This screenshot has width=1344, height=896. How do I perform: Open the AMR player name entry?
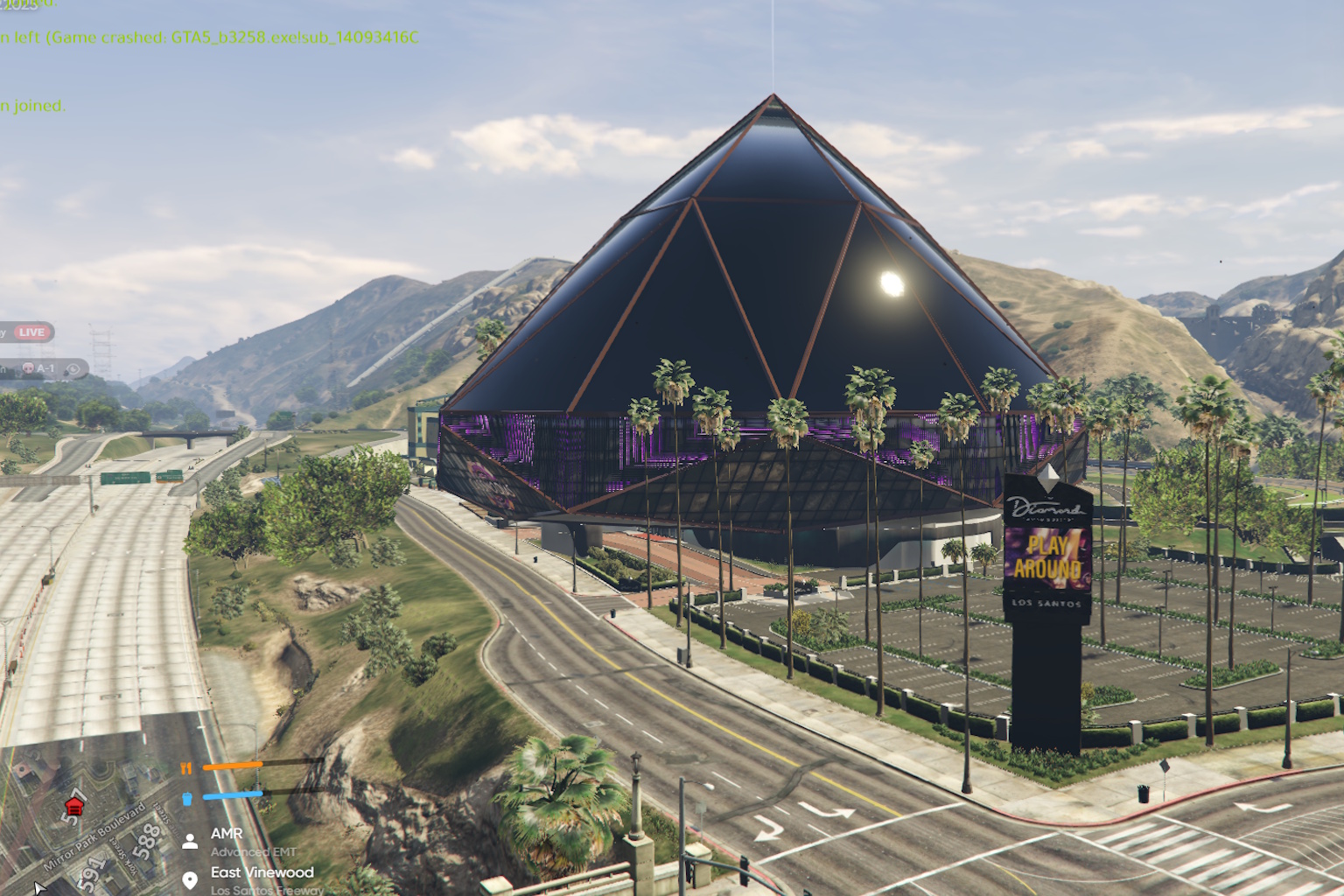click(x=227, y=833)
